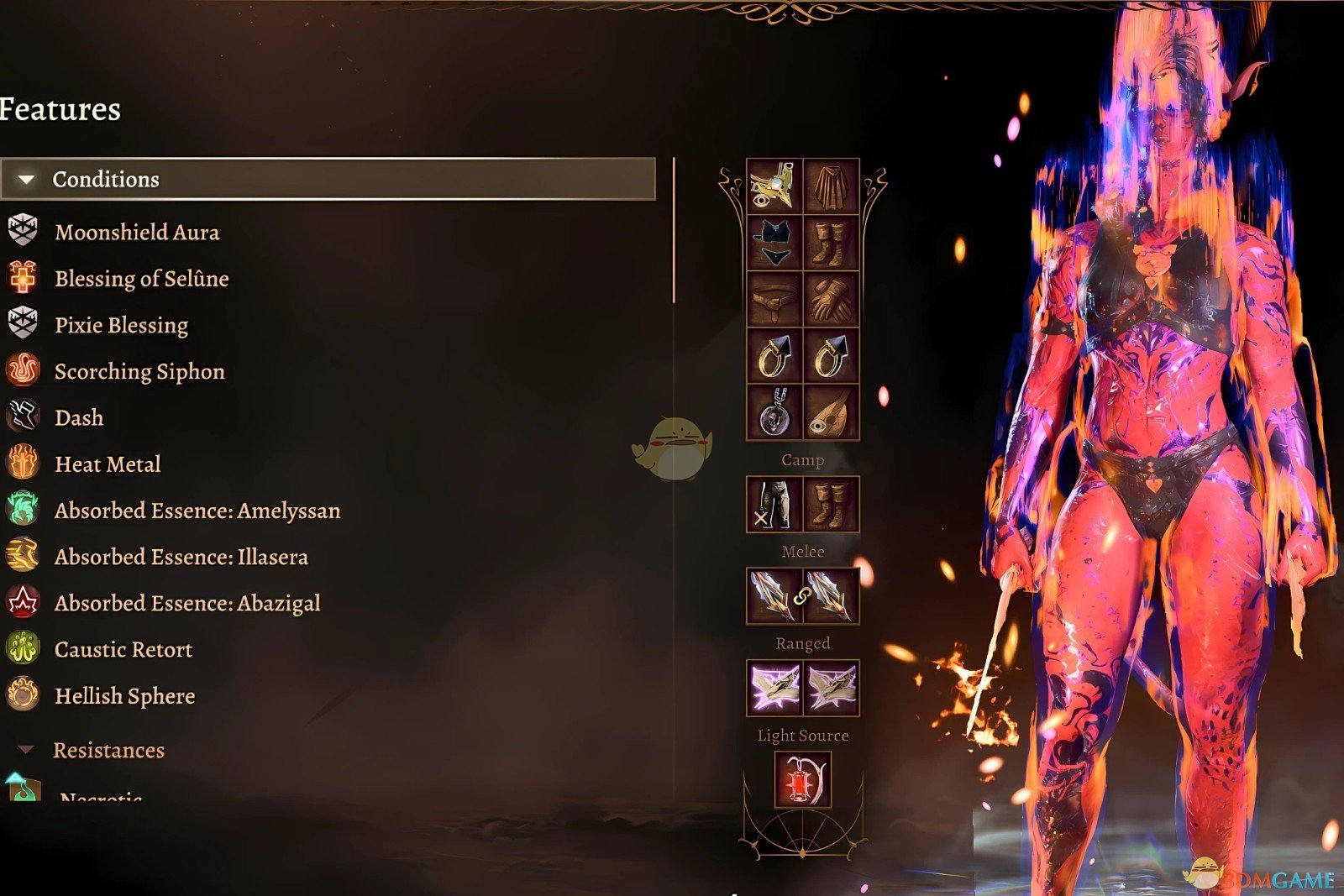Click the Blessing of Selûne icon

[x=23, y=279]
